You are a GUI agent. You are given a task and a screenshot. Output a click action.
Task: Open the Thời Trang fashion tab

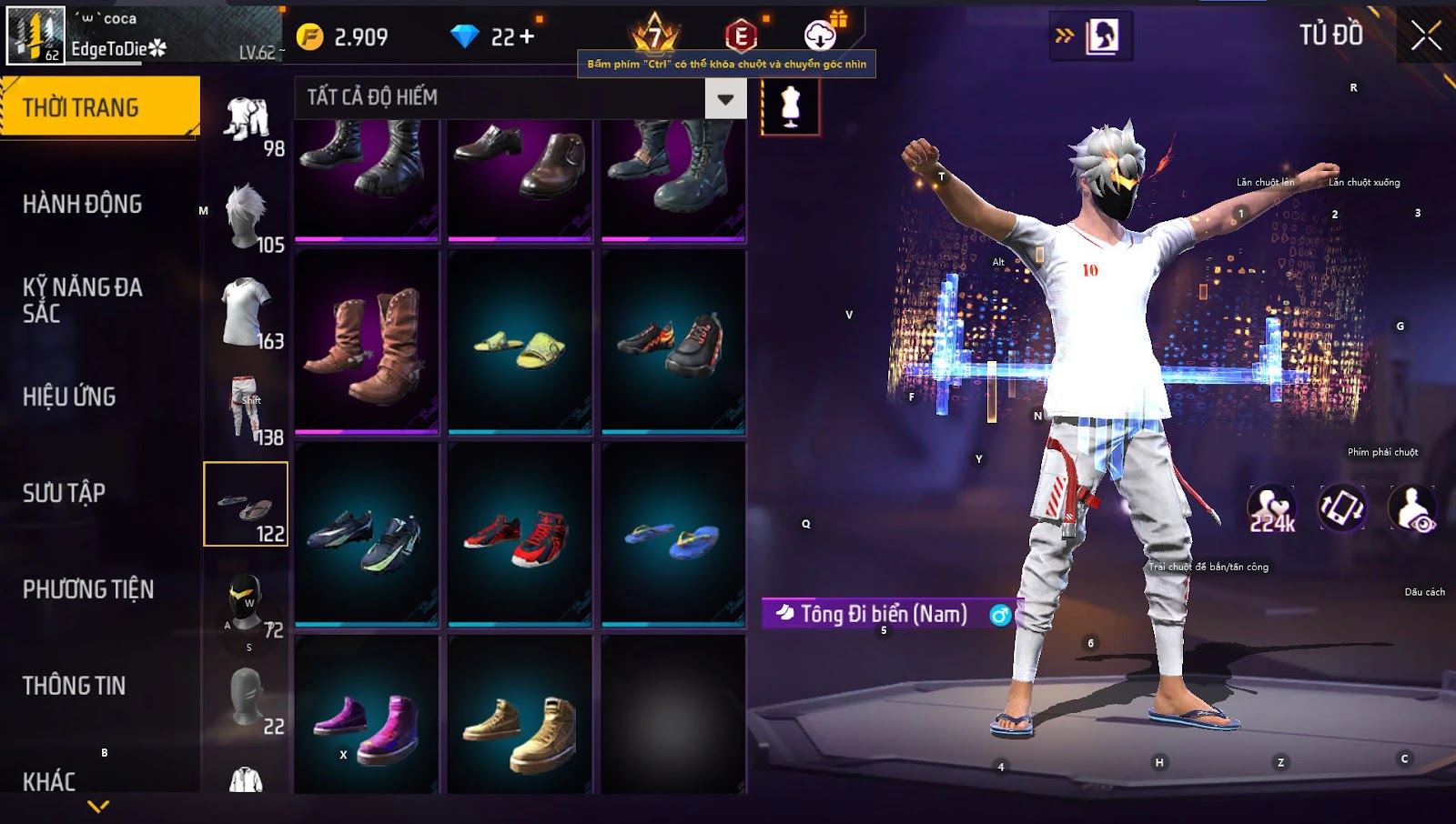click(99, 107)
